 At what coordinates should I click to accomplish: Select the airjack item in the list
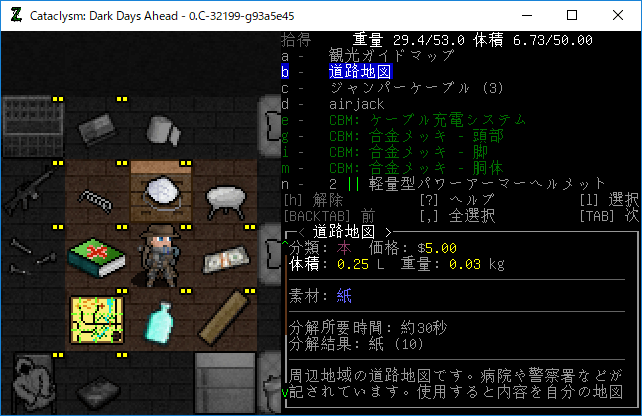click(356, 104)
